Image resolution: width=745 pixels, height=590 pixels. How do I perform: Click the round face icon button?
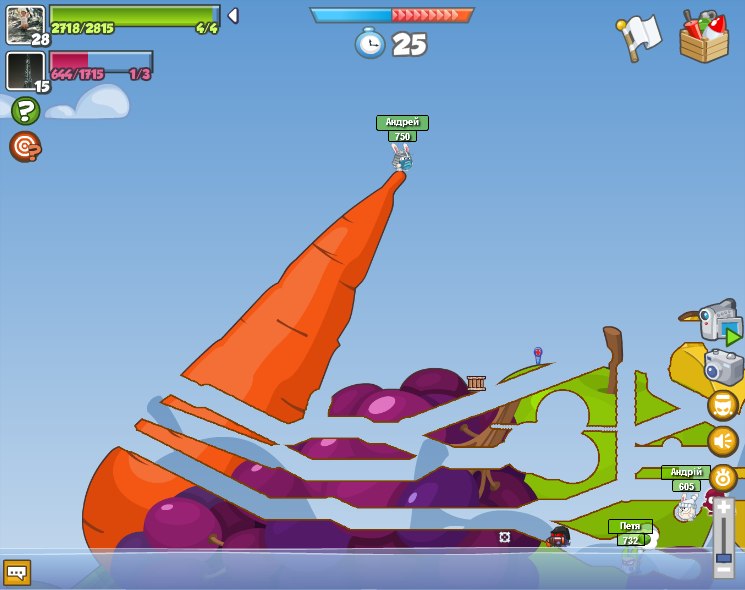click(x=722, y=405)
